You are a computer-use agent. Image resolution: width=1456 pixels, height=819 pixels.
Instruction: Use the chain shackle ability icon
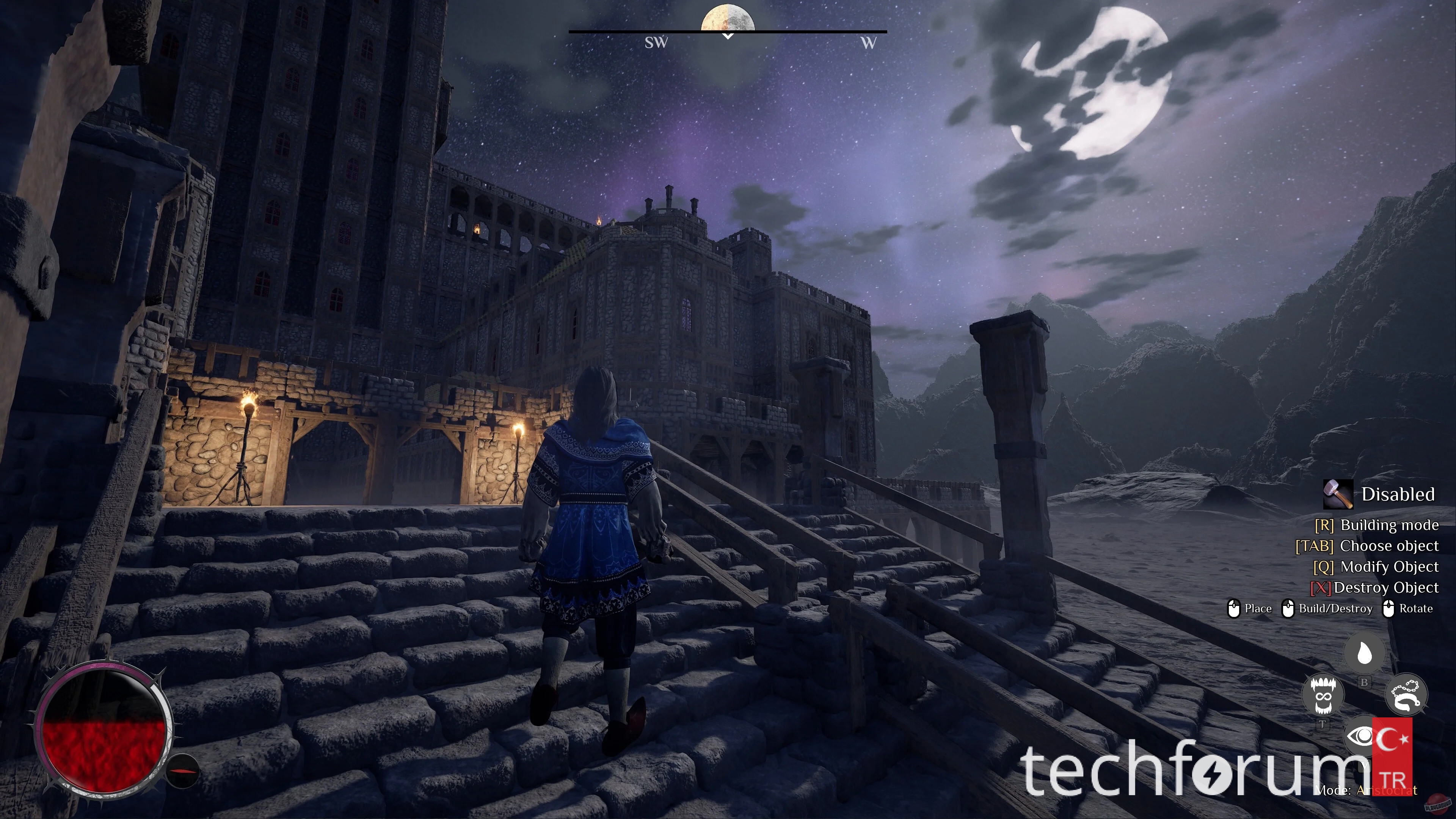click(x=1406, y=695)
